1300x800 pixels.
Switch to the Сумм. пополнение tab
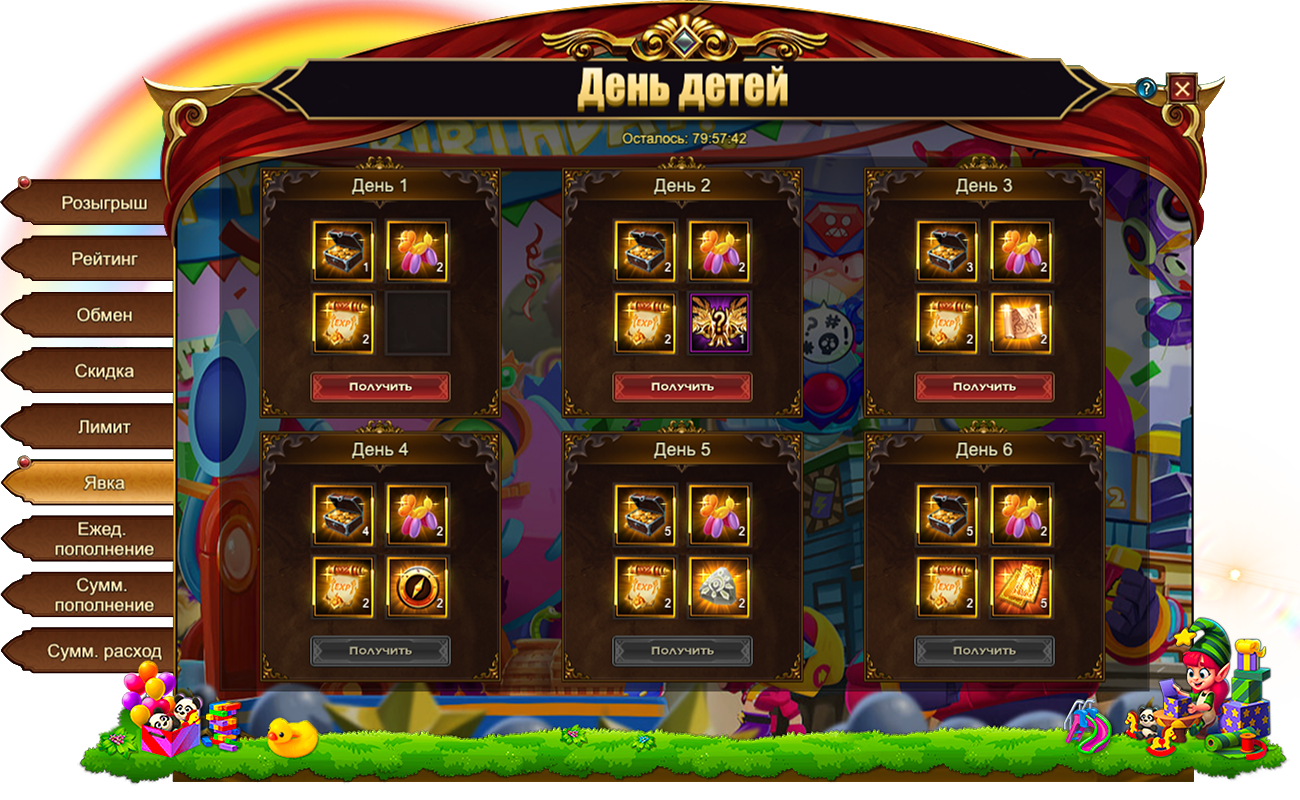click(103, 595)
